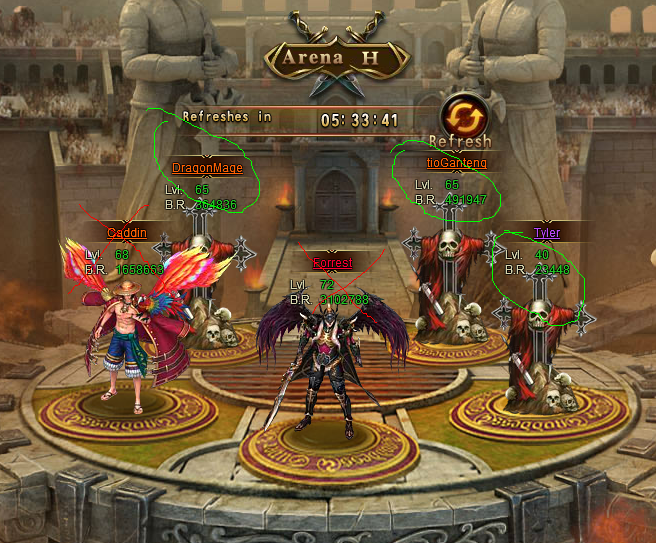This screenshot has width=656, height=543.
Task: Challenge Forrest via his name label
Action: click(x=332, y=263)
